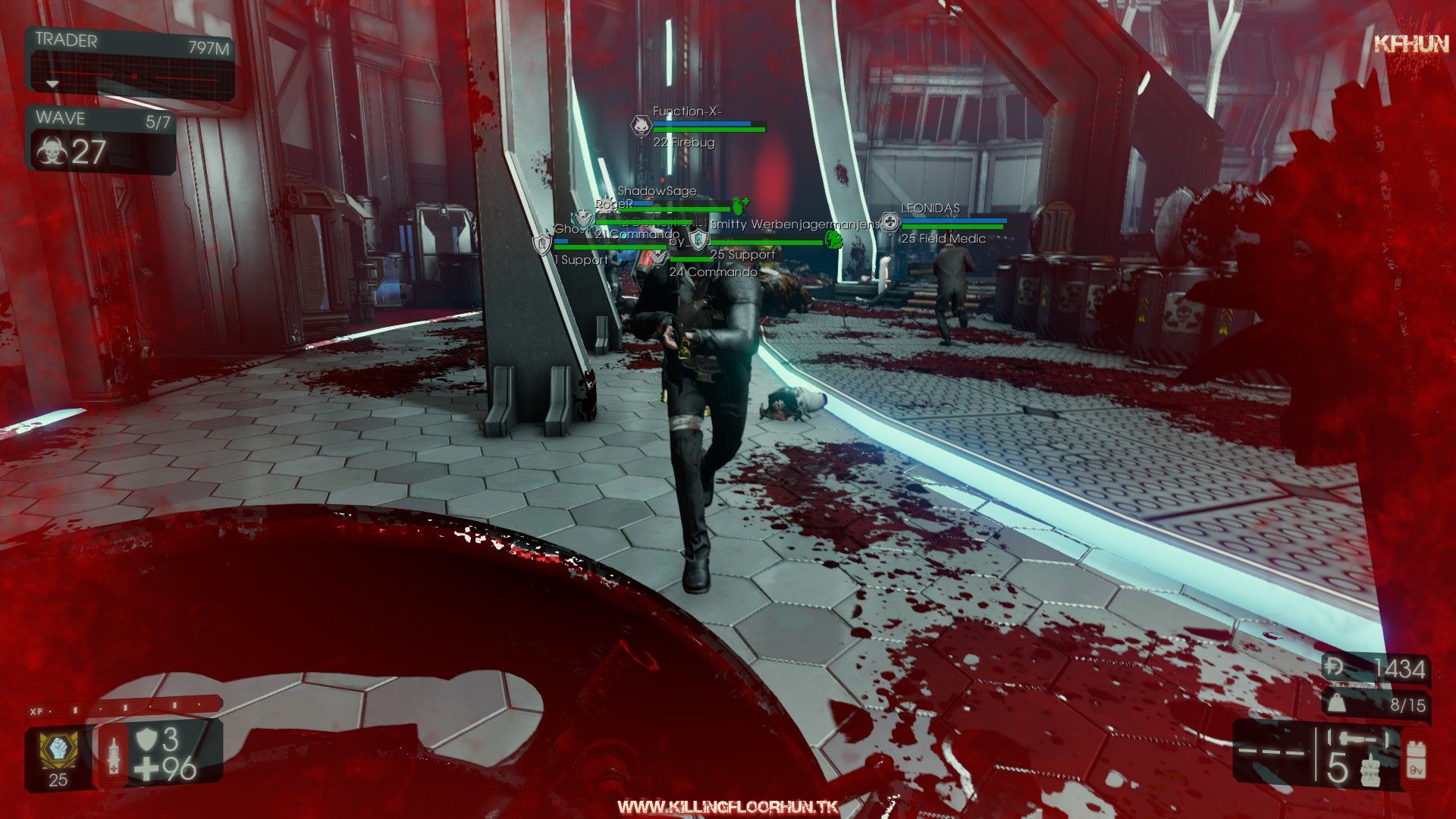Select LEONIDAS's Field Medic perk icon
This screenshot has height=819, width=1456.
coord(890,222)
